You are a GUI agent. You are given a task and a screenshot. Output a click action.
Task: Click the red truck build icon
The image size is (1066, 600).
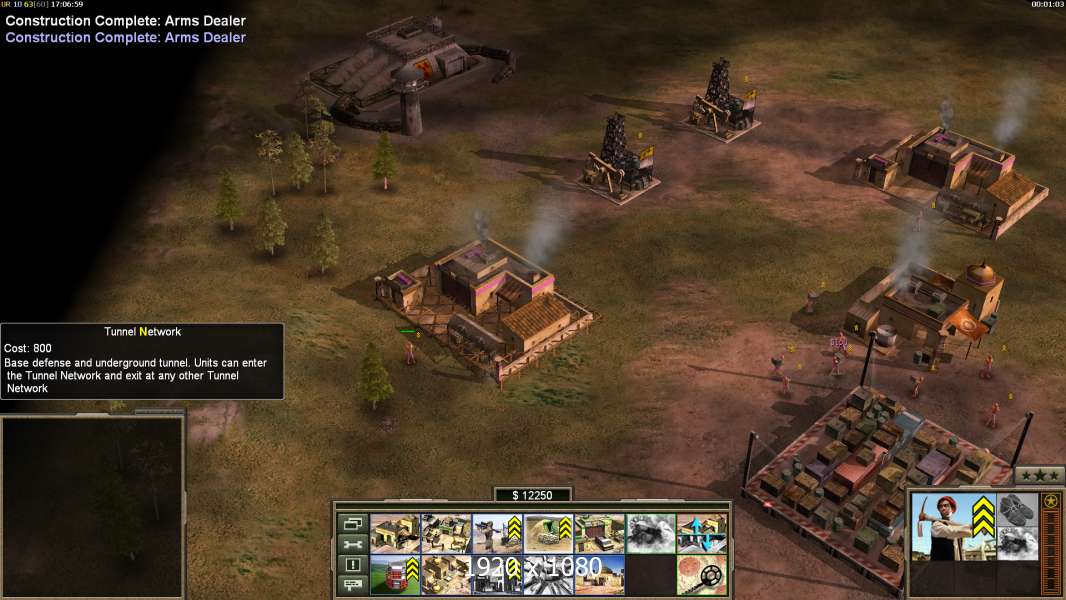(394, 574)
